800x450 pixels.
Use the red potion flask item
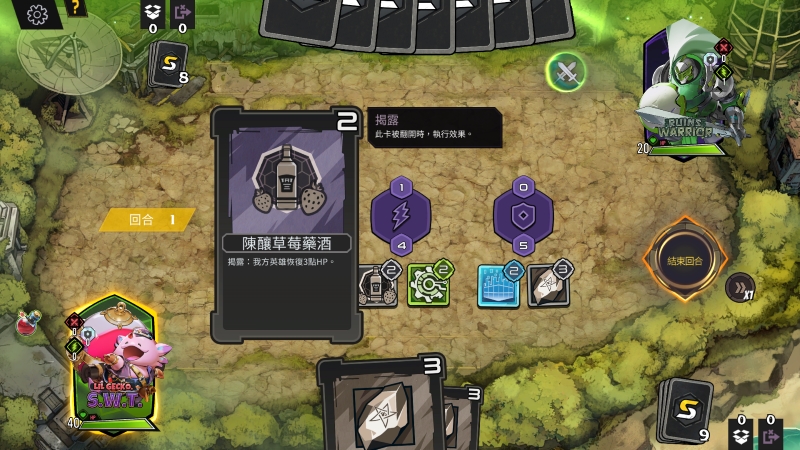pyautogui.click(x=28, y=323)
